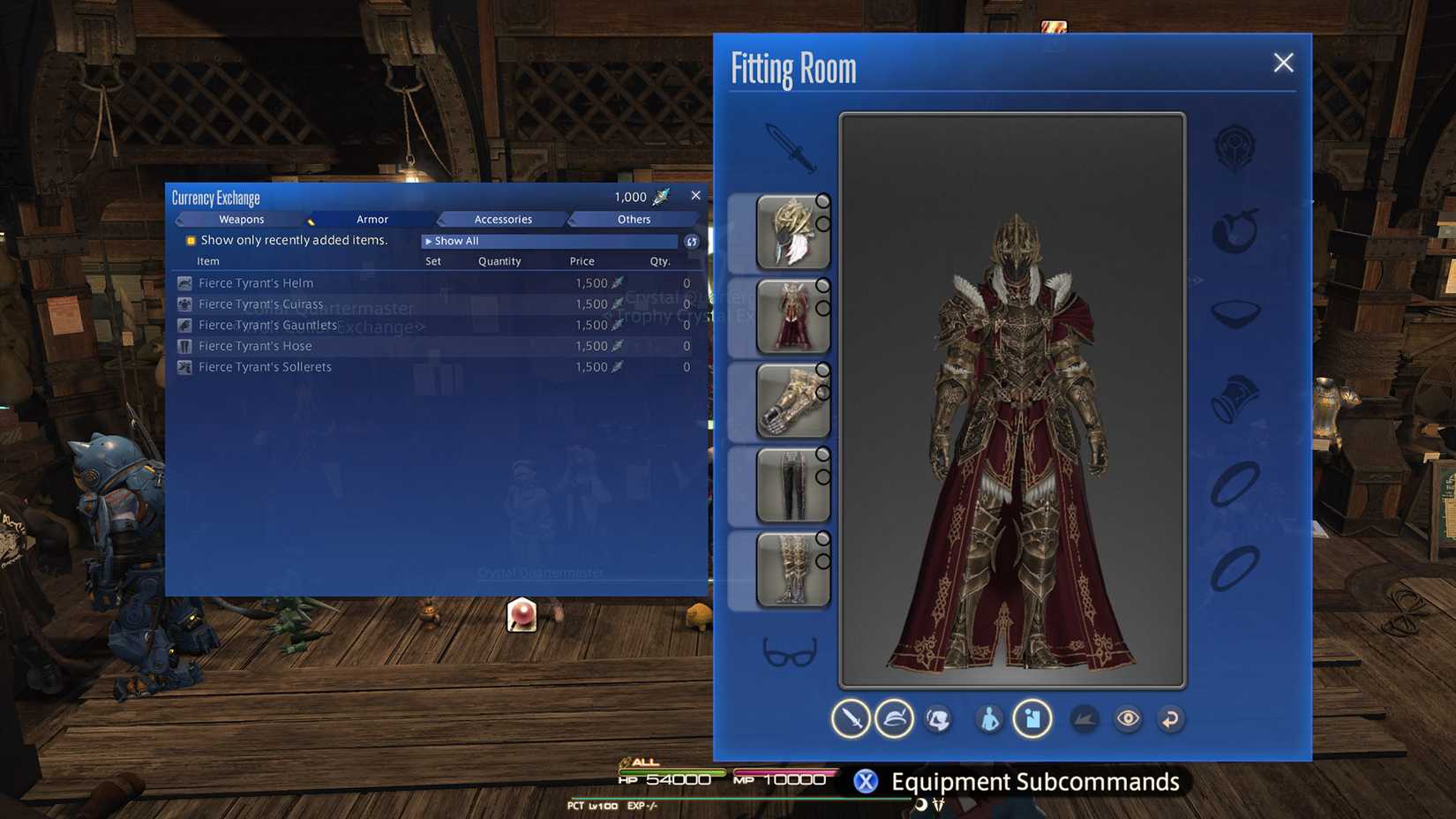The height and width of the screenshot is (819, 1456).
Task: Select Fierce Tyrant's Helm row
Action: pos(256,283)
